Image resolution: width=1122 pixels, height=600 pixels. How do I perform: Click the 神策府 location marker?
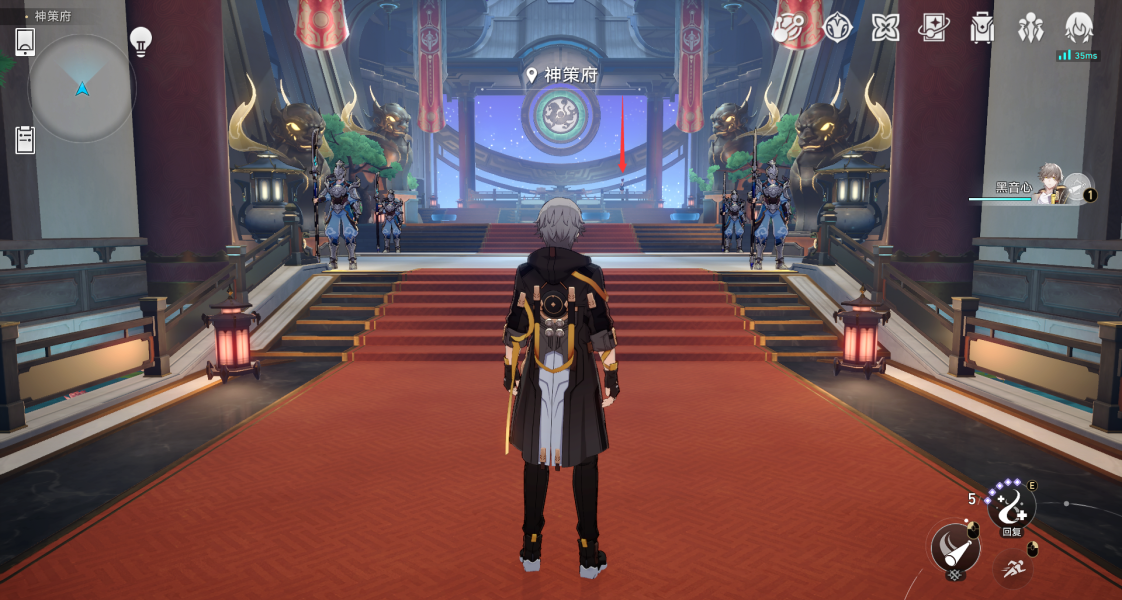click(563, 75)
